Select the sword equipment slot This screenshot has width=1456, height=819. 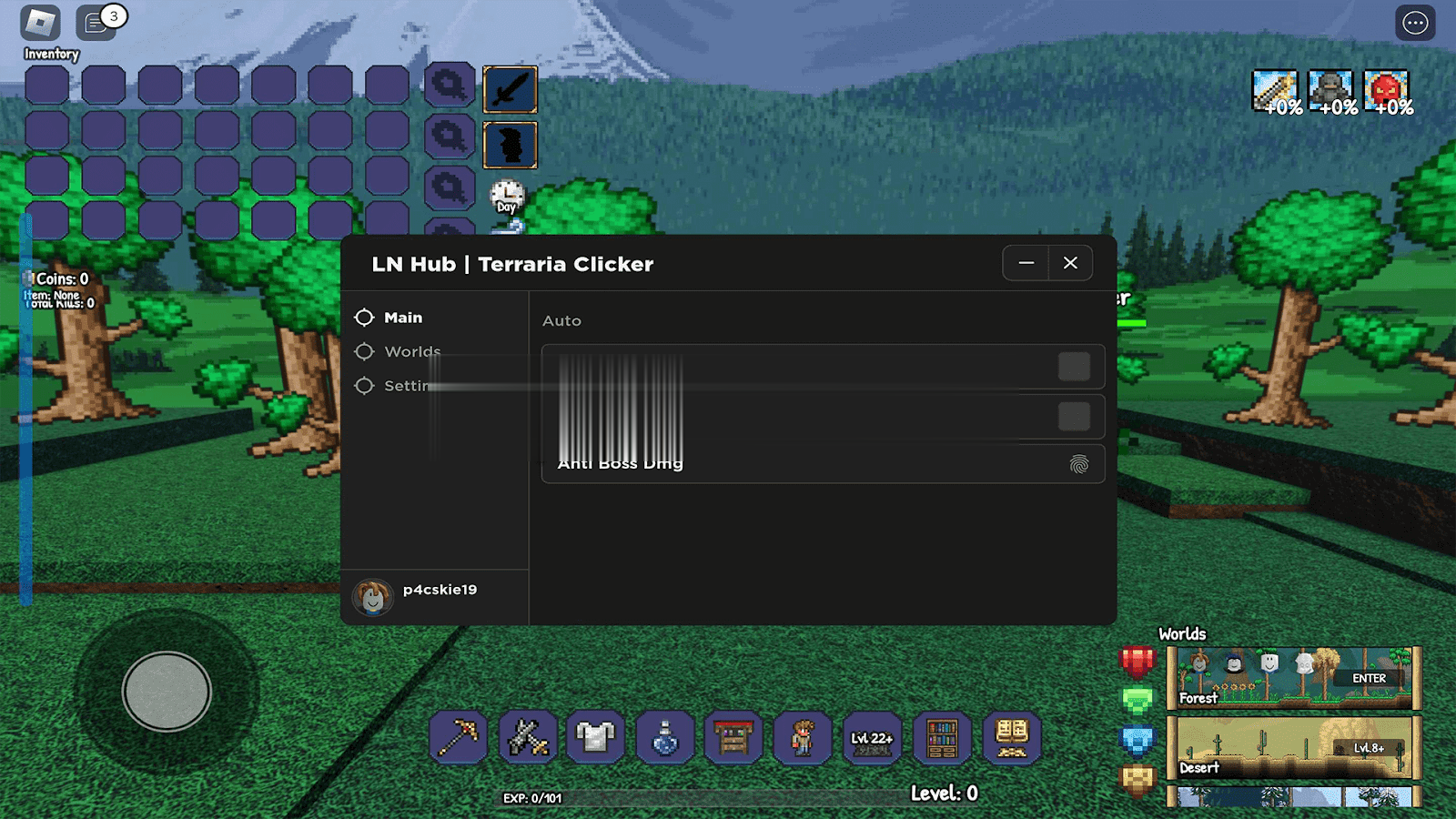[x=510, y=89]
